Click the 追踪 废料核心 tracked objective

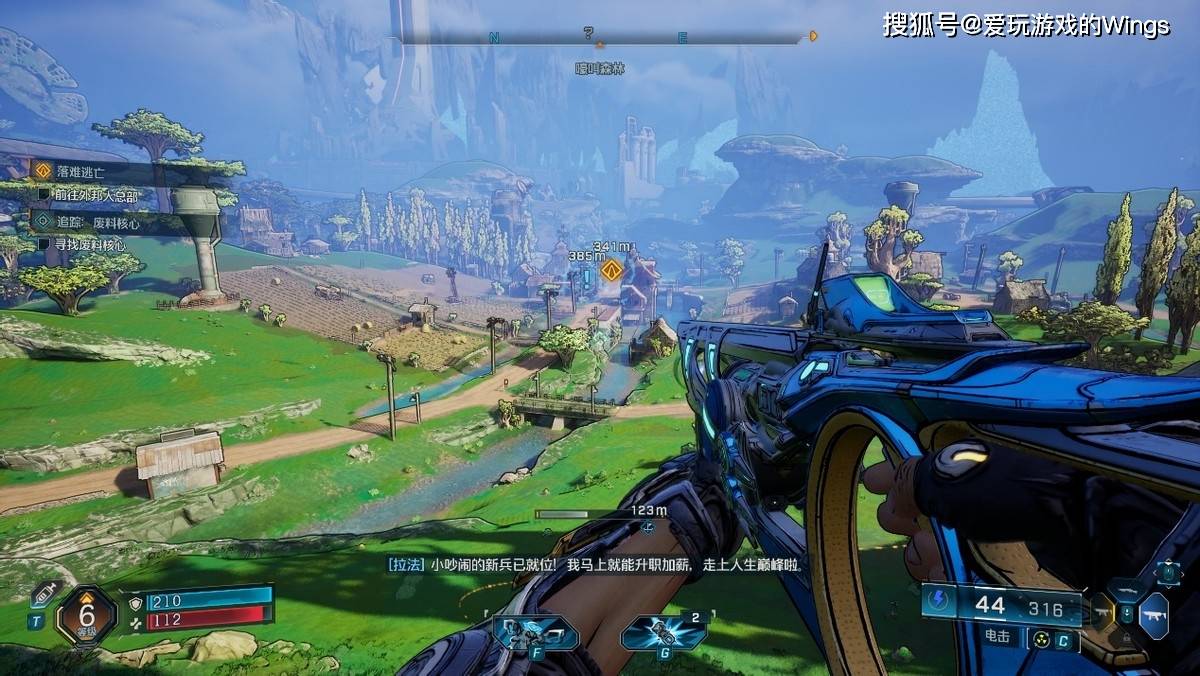(95, 222)
